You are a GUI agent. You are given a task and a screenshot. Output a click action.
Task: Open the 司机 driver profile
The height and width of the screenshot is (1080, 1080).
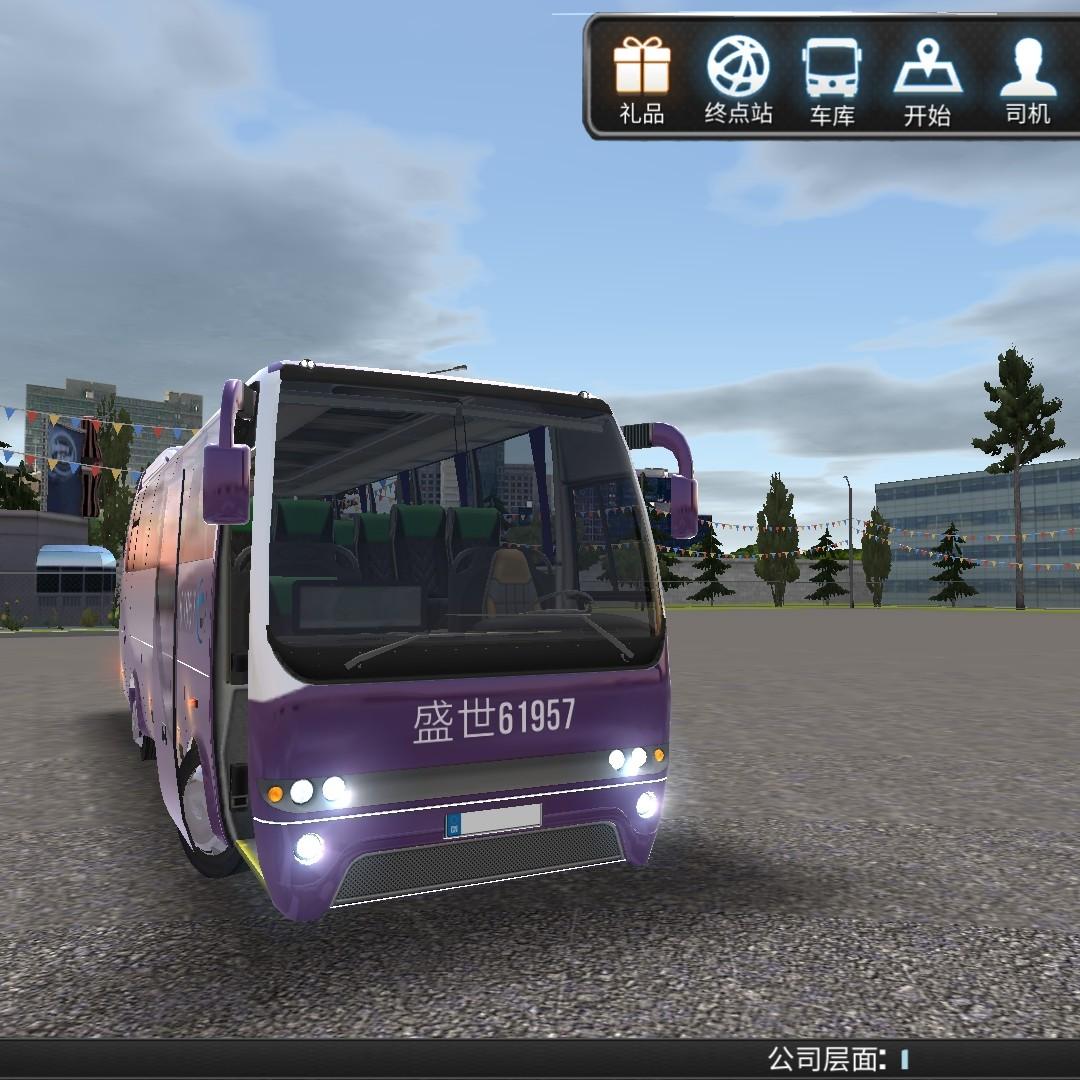coord(1028,78)
